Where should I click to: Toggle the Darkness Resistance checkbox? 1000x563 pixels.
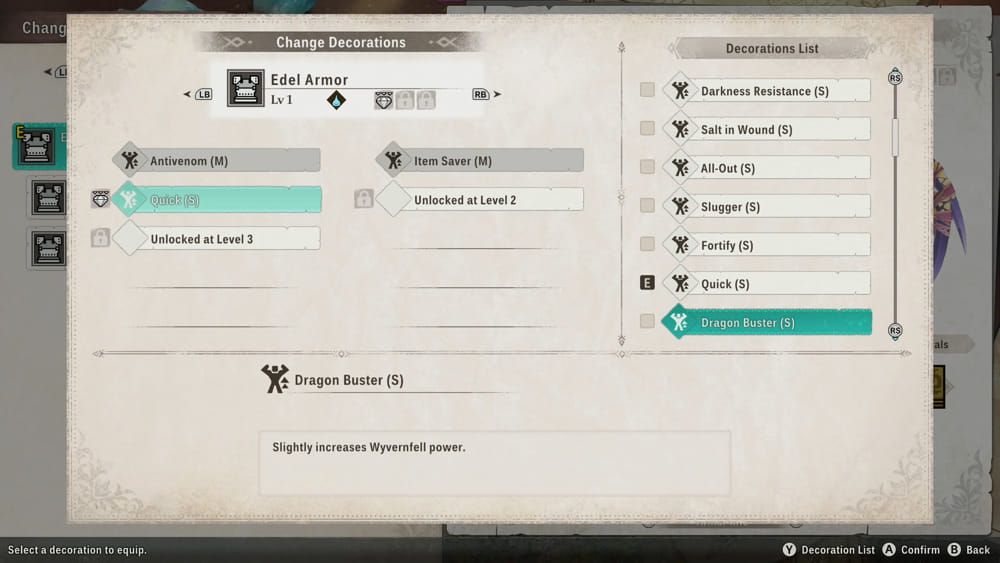(x=647, y=91)
